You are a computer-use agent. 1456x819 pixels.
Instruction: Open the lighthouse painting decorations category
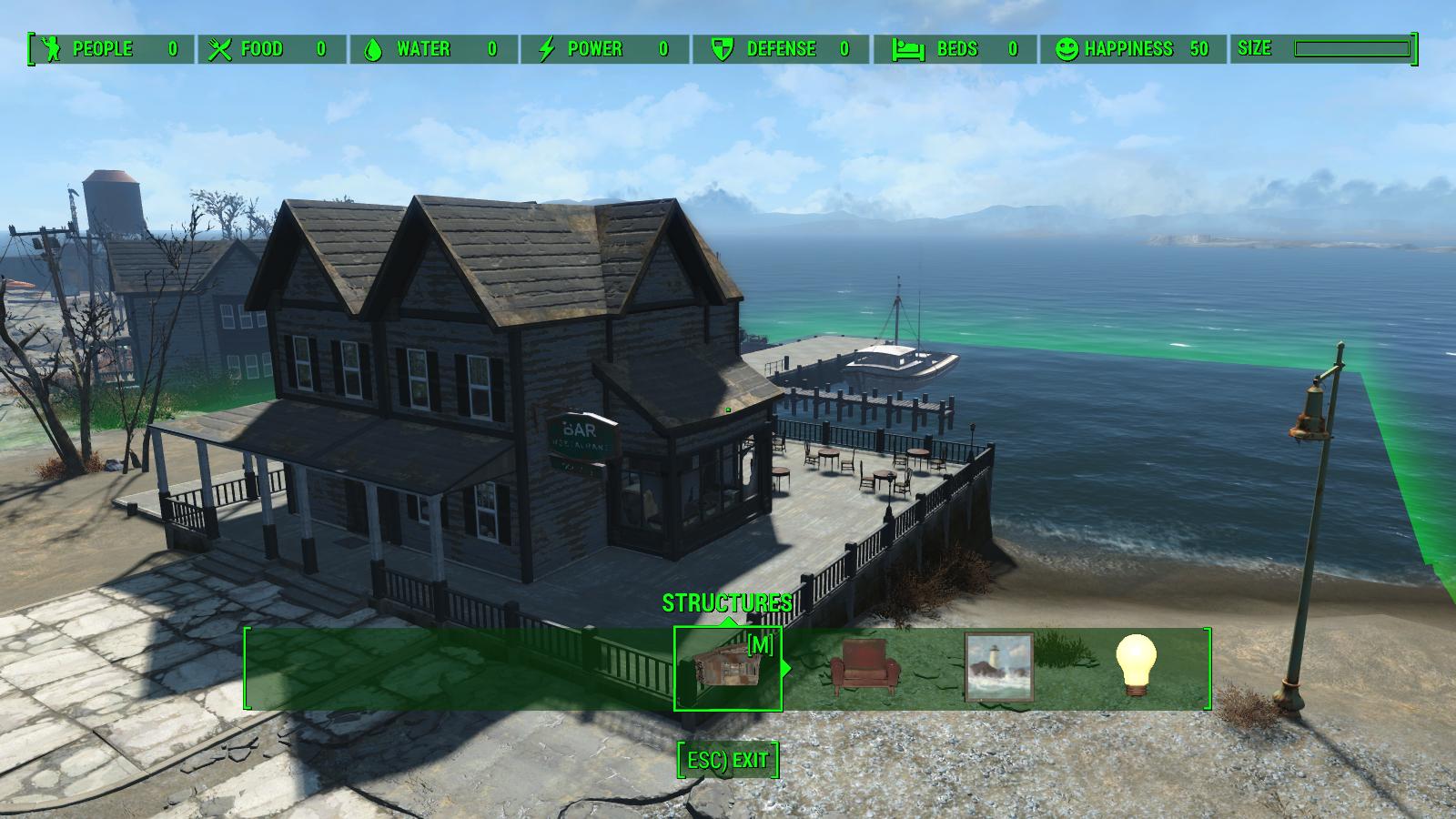(x=999, y=668)
